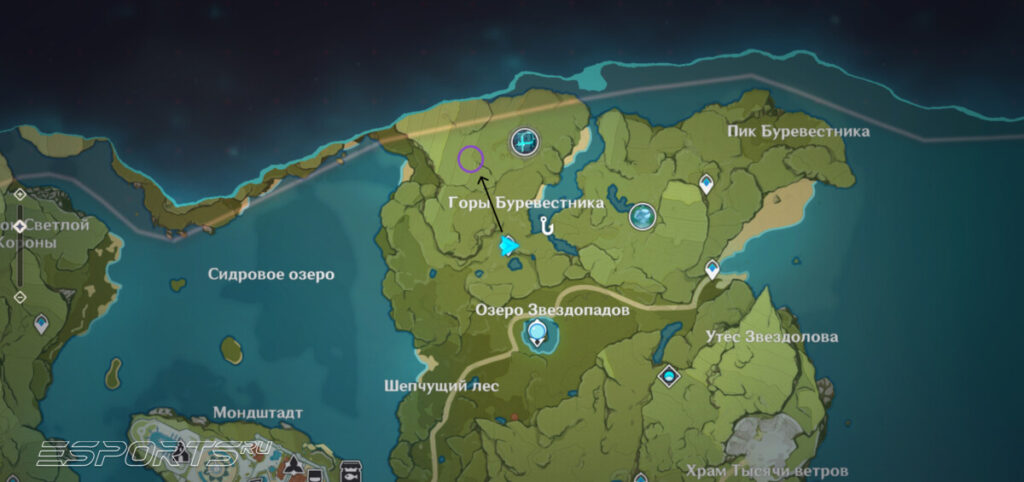Open the domain marker beside the purple circle
This screenshot has width=1024, height=482.
pyautogui.click(x=525, y=143)
